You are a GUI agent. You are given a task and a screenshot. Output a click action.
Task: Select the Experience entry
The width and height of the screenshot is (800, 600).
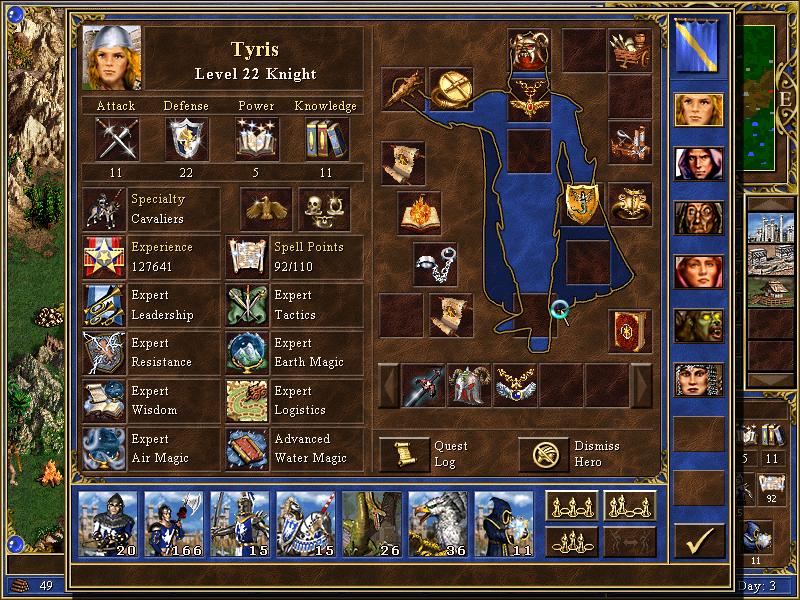104,256
